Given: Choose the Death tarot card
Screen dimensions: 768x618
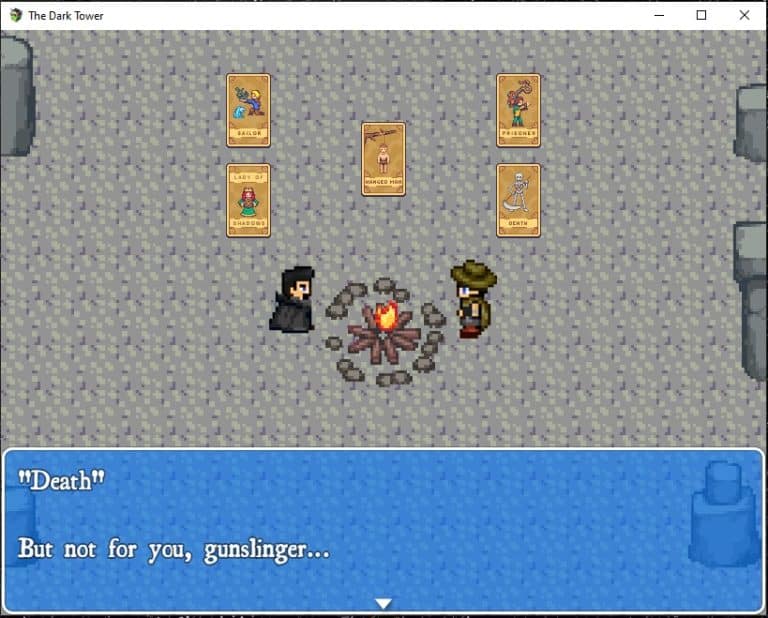Looking at the screenshot, I should pyautogui.click(x=518, y=200).
